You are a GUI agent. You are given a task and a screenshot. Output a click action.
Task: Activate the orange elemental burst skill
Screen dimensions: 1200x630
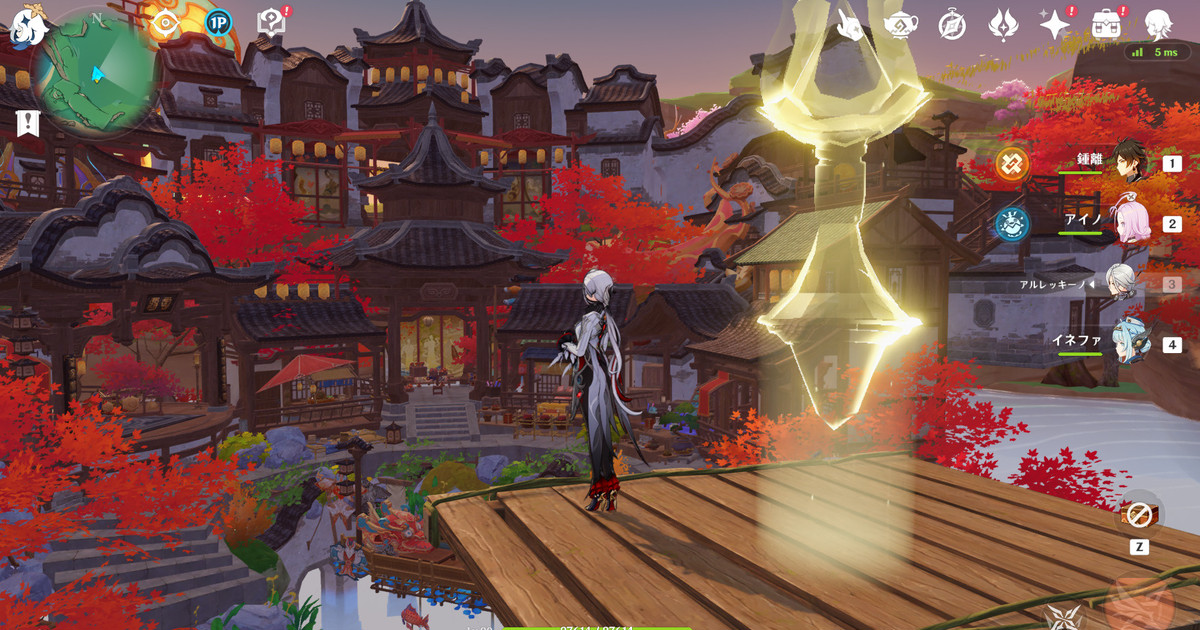click(1138, 600)
